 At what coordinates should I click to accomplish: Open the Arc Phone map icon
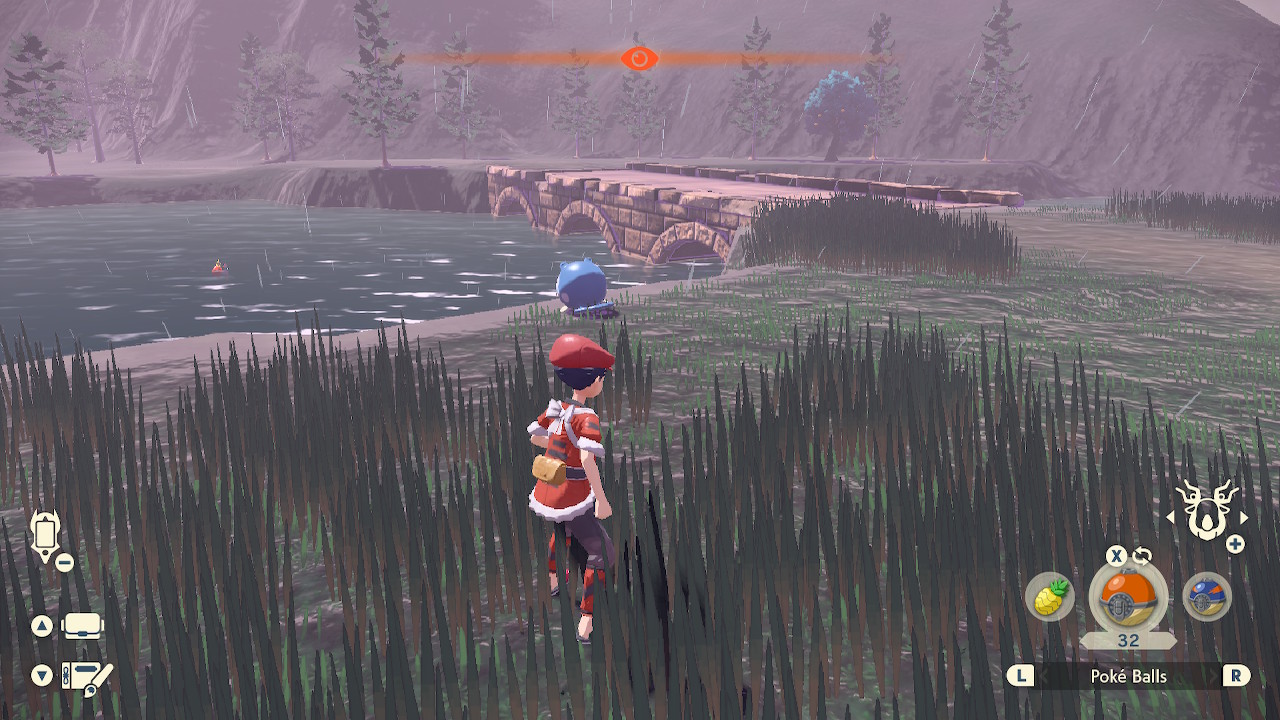click(46, 536)
